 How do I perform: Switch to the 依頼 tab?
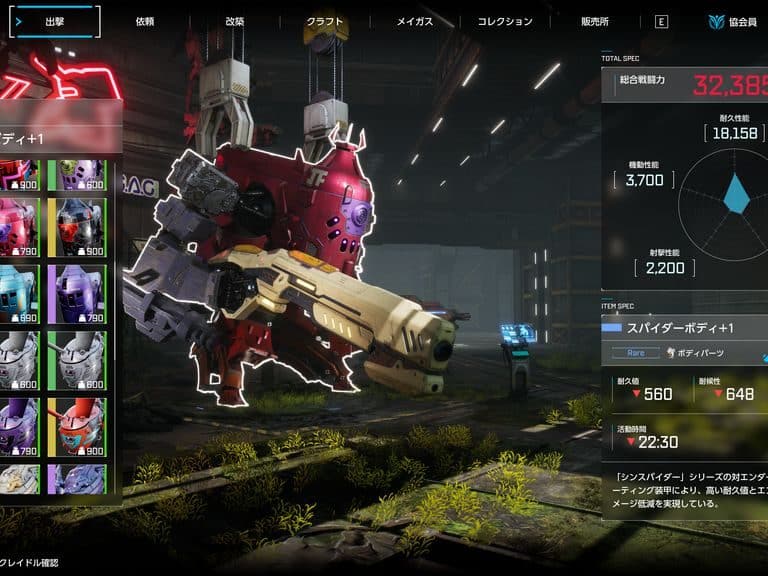145,21
